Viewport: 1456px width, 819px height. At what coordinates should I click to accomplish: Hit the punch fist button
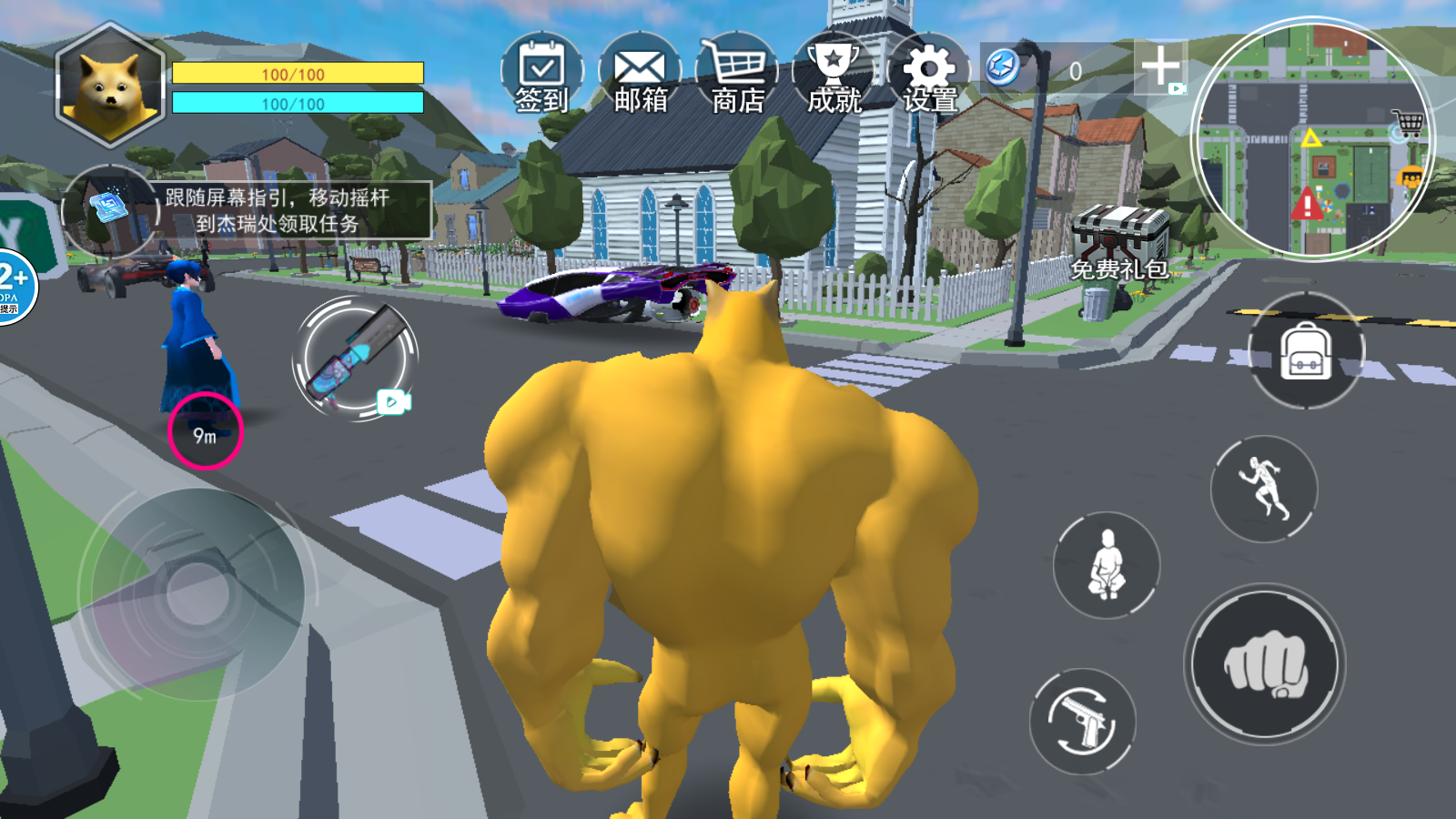(1265, 665)
